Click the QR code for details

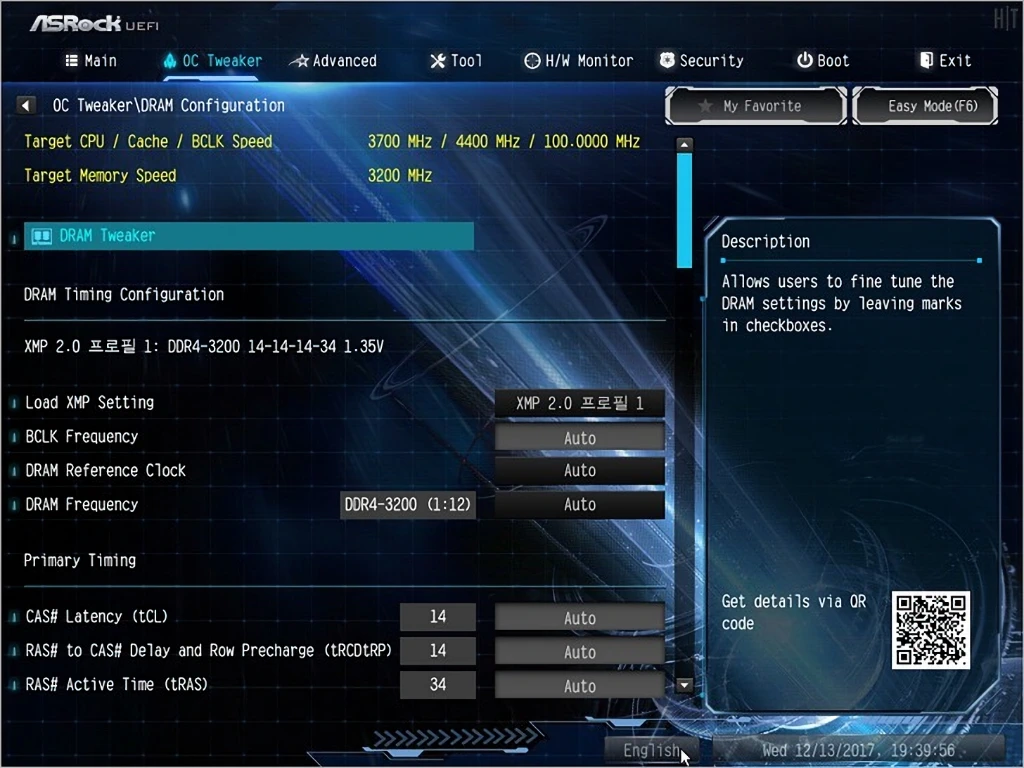click(930, 630)
